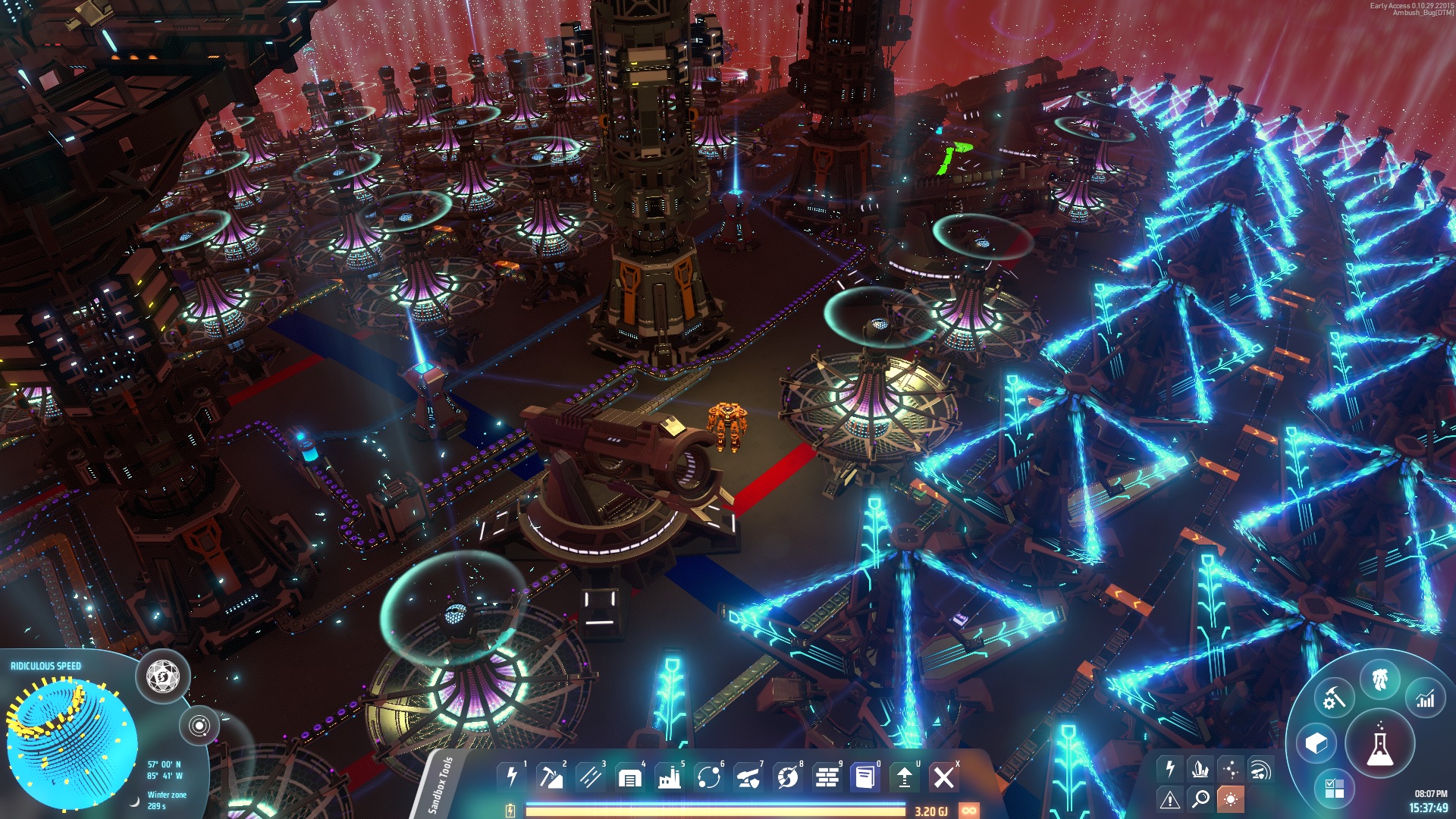This screenshot has width=1456, height=819.
Task: Switch to the star system orbit view
Action: (200, 726)
